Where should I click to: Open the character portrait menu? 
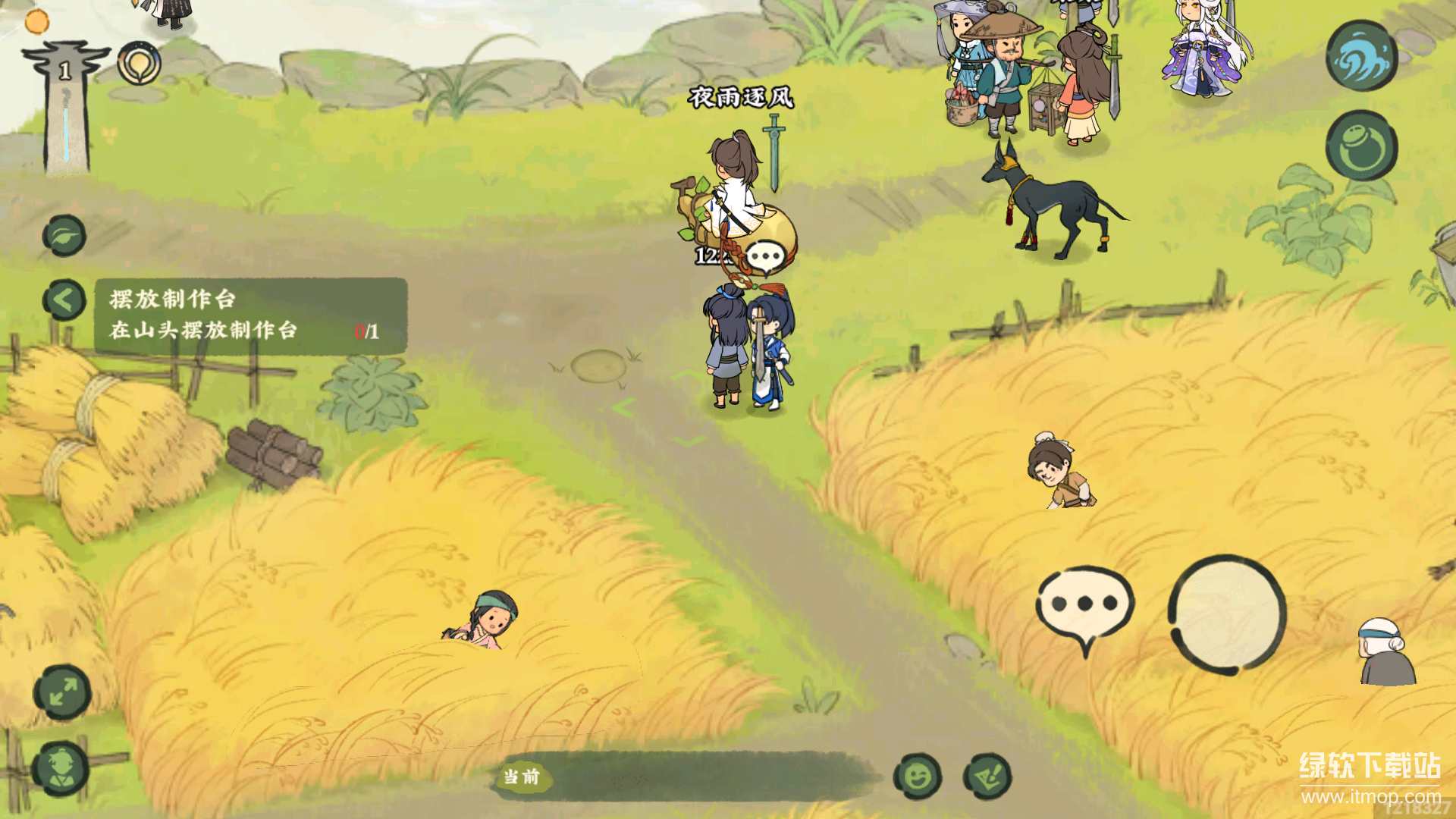click(61, 768)
